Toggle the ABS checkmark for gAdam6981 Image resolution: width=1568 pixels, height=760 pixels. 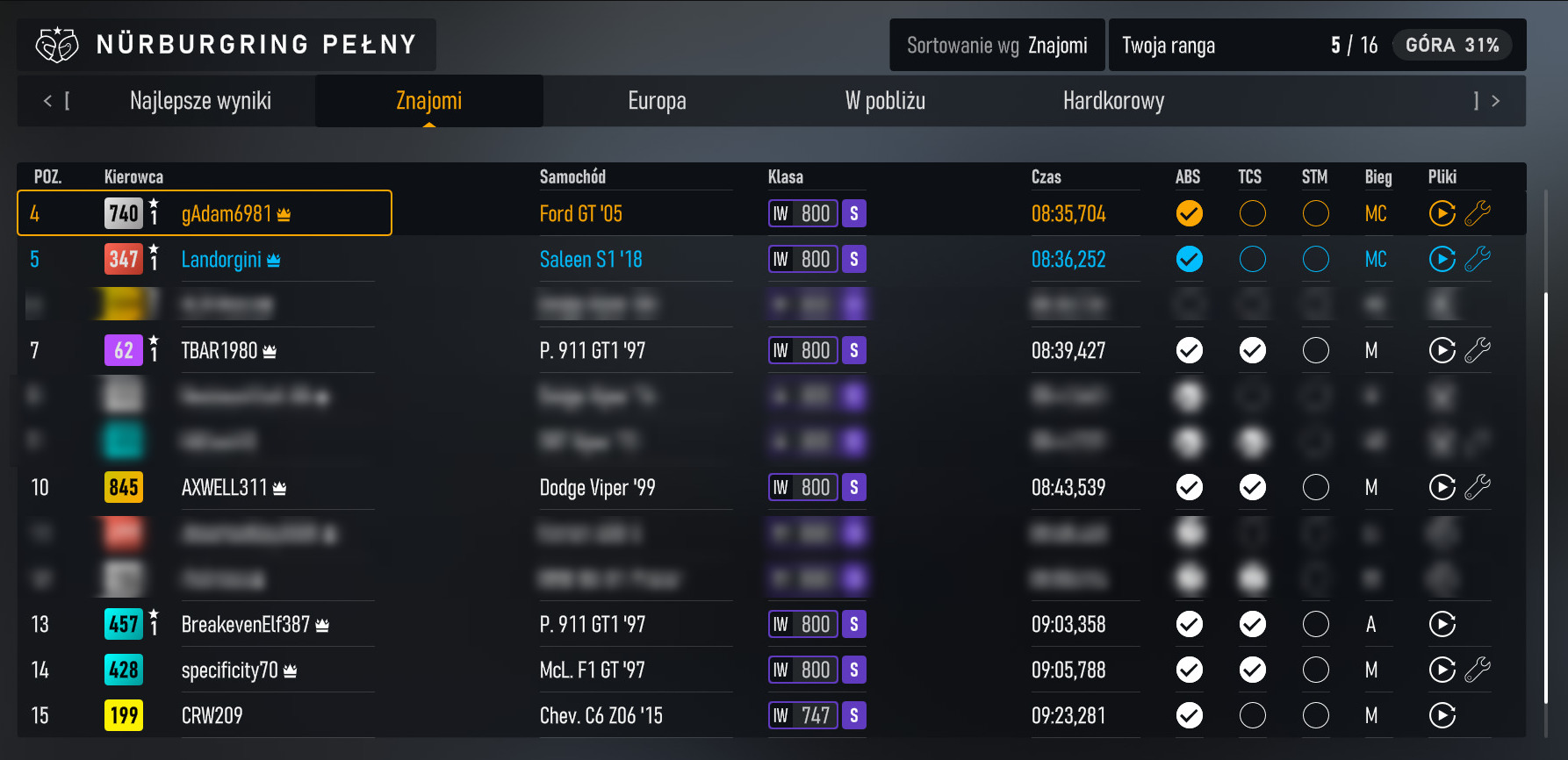coord(1189,213)
